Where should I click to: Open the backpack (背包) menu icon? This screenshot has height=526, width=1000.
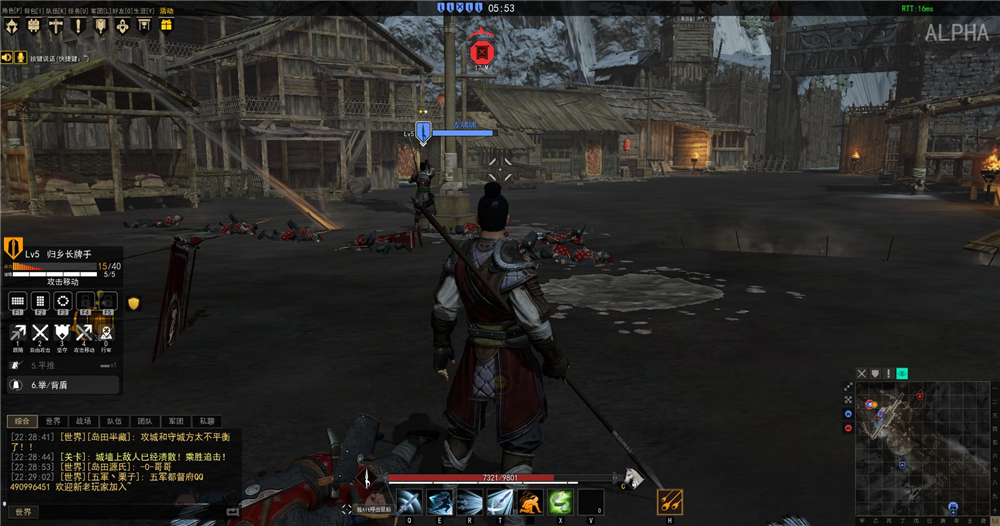[33, 25]
